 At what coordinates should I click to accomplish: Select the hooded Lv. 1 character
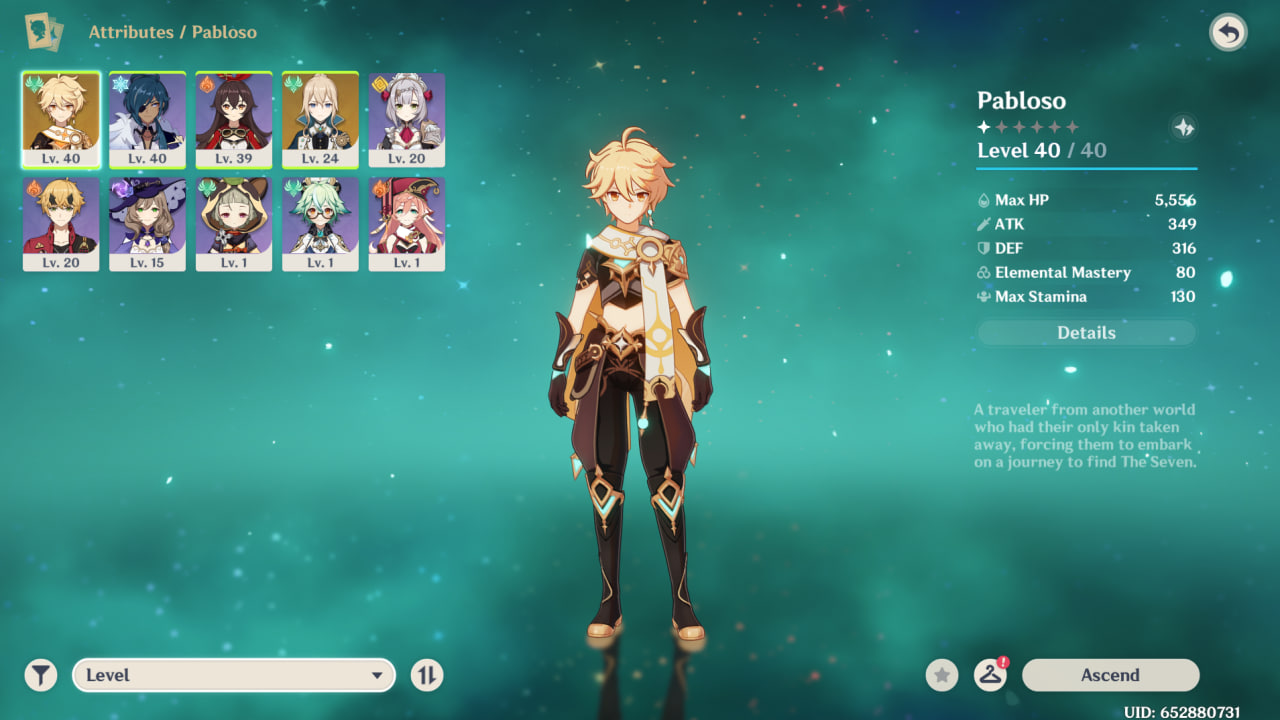[234, 223]
